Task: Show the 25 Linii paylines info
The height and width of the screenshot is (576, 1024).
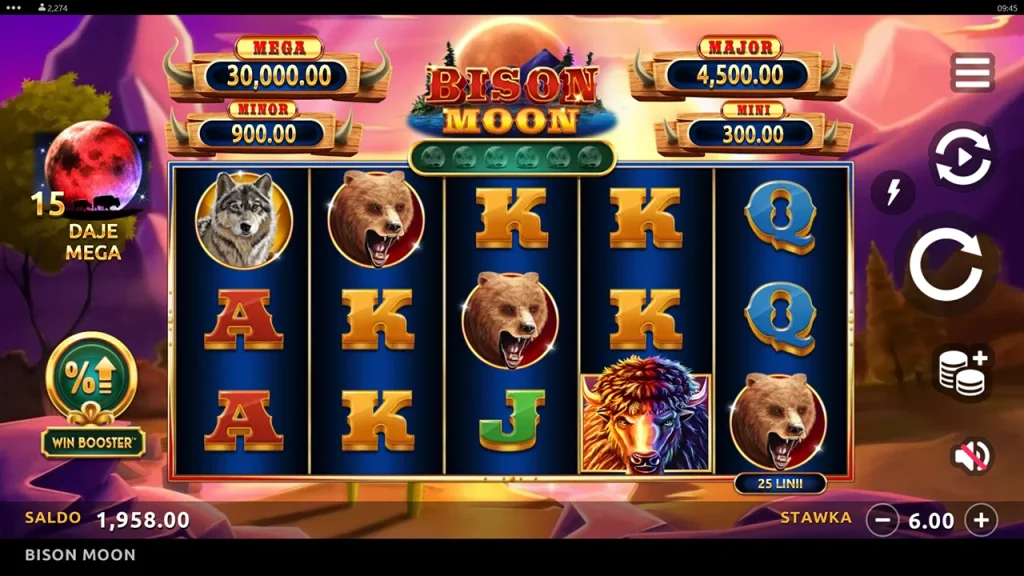Action: pyautogui.click(x=780, y=484)
